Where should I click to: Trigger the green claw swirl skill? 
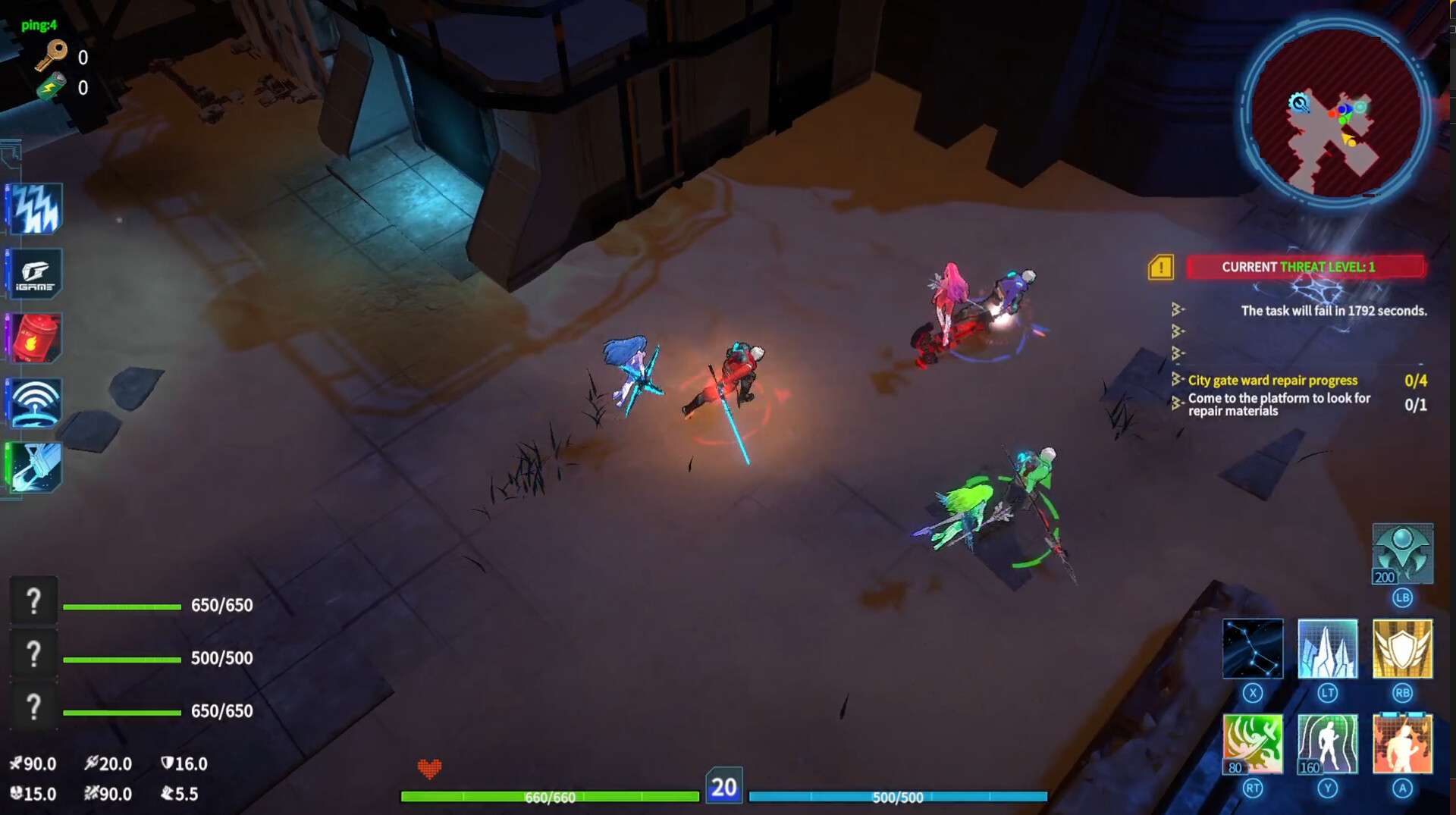coord(1252,744)
